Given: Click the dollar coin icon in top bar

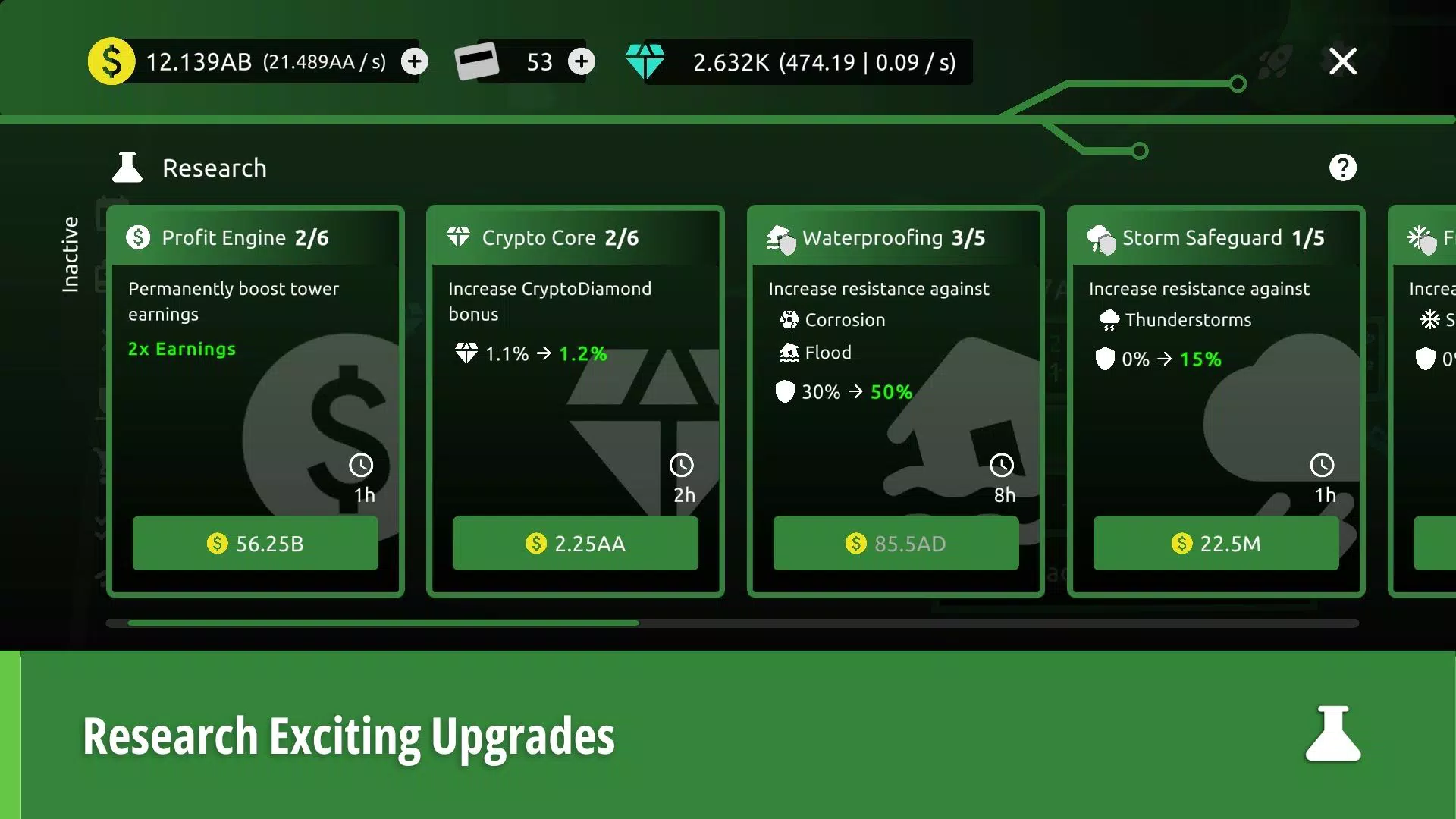Looking at the screenshot, I should [x=111, y=61].
